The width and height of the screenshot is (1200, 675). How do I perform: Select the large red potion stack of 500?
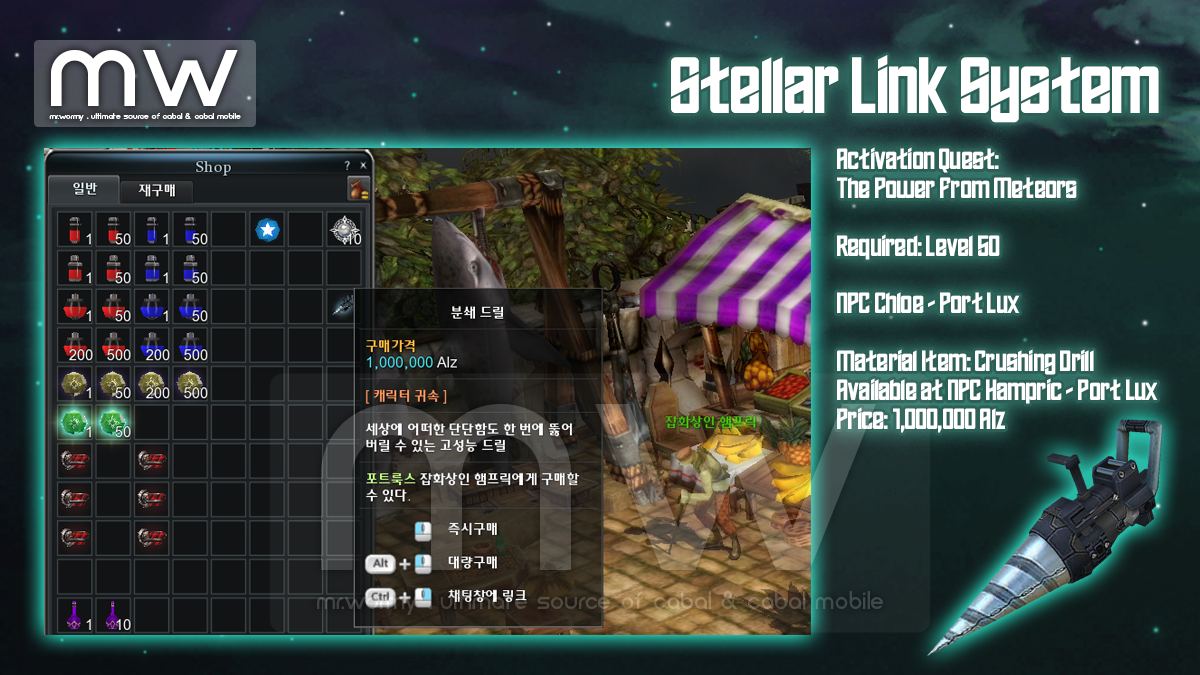click(x=113, y=346)
